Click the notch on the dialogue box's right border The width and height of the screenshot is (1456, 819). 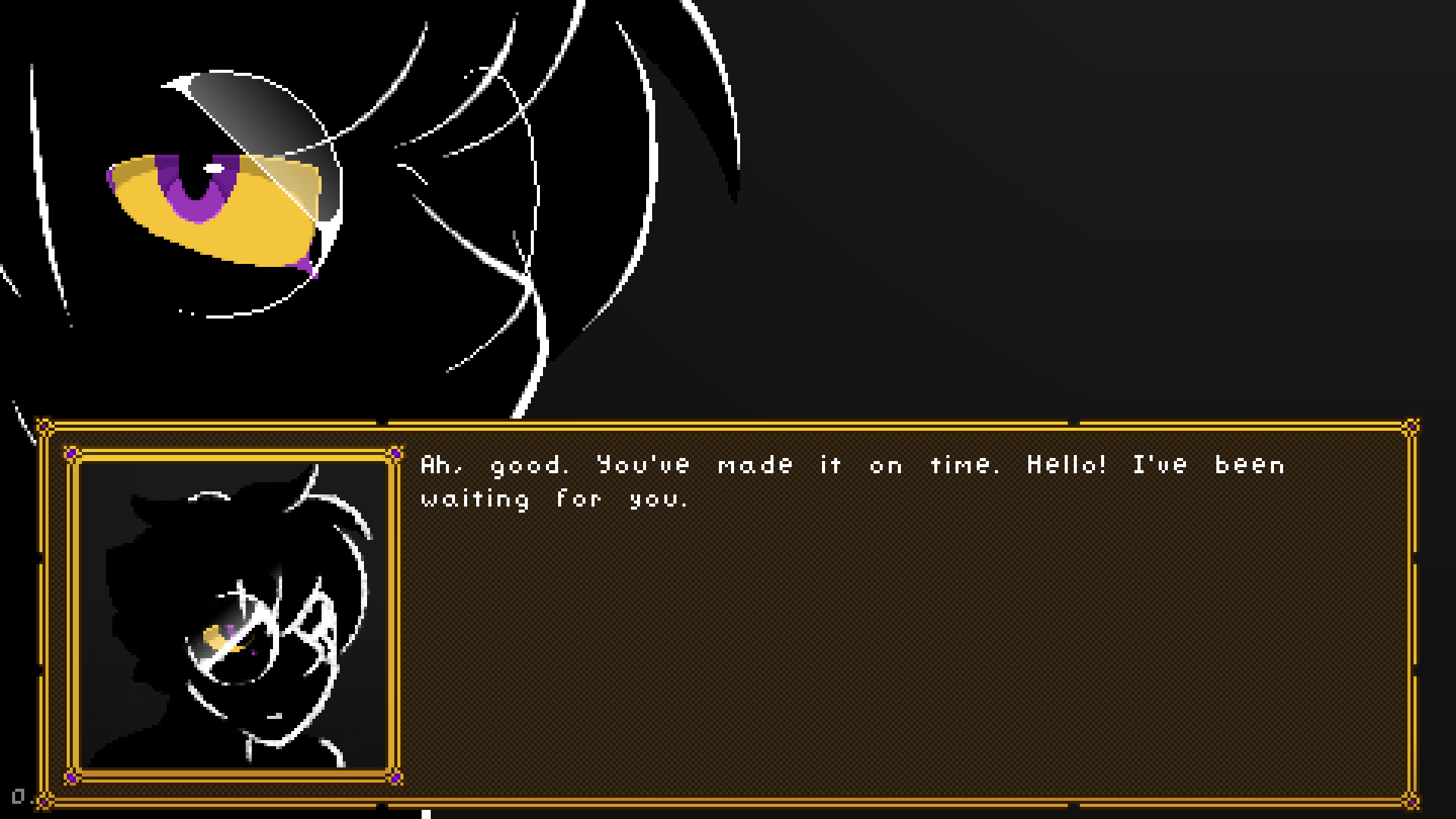1416,558
